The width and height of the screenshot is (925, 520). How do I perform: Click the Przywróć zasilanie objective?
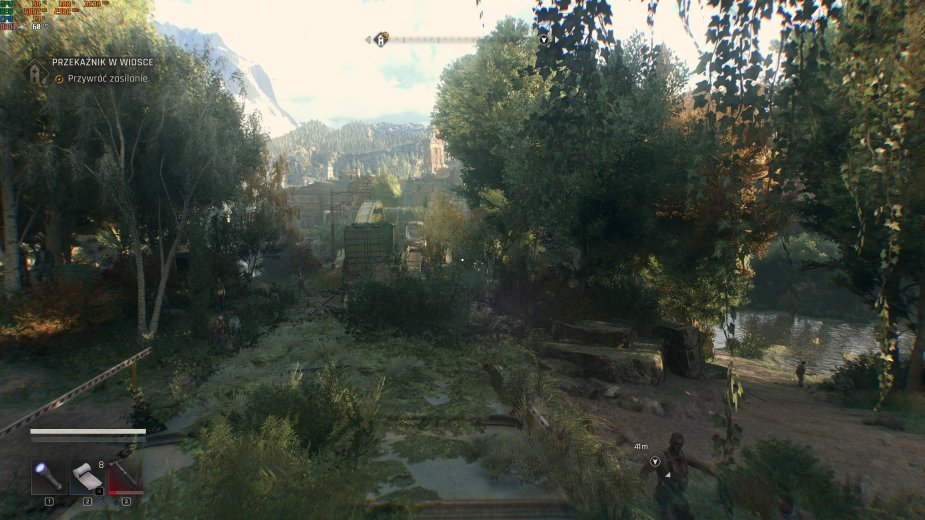(107, 79)
